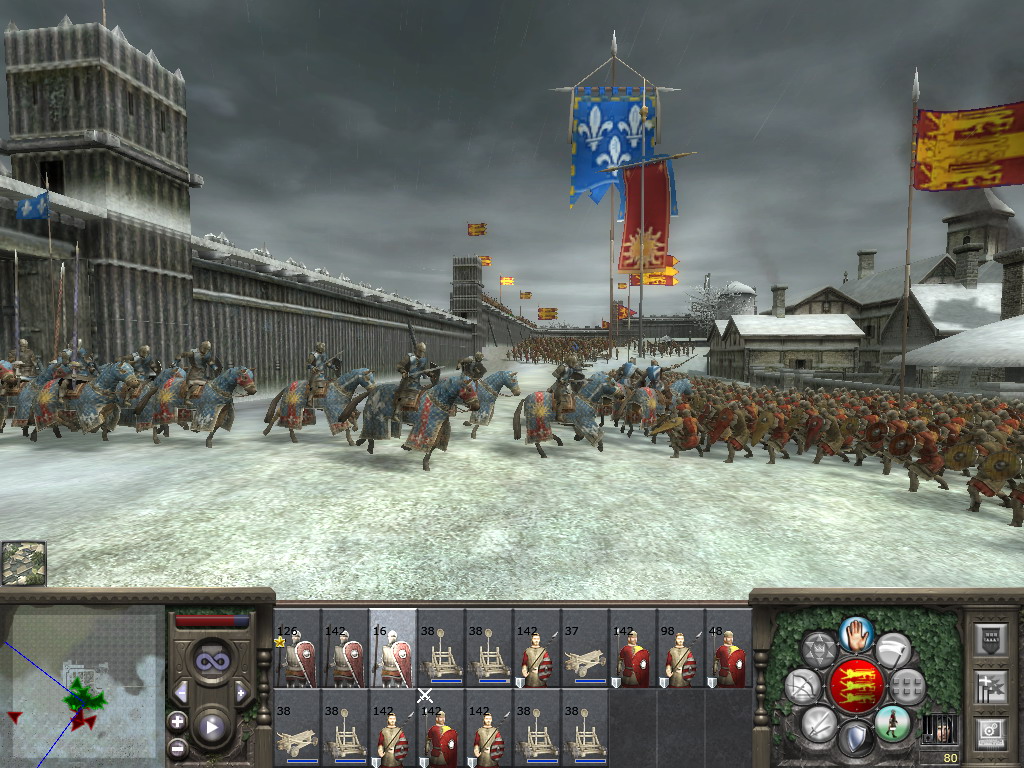Toggle run mode running man icon

coord(892,722)
